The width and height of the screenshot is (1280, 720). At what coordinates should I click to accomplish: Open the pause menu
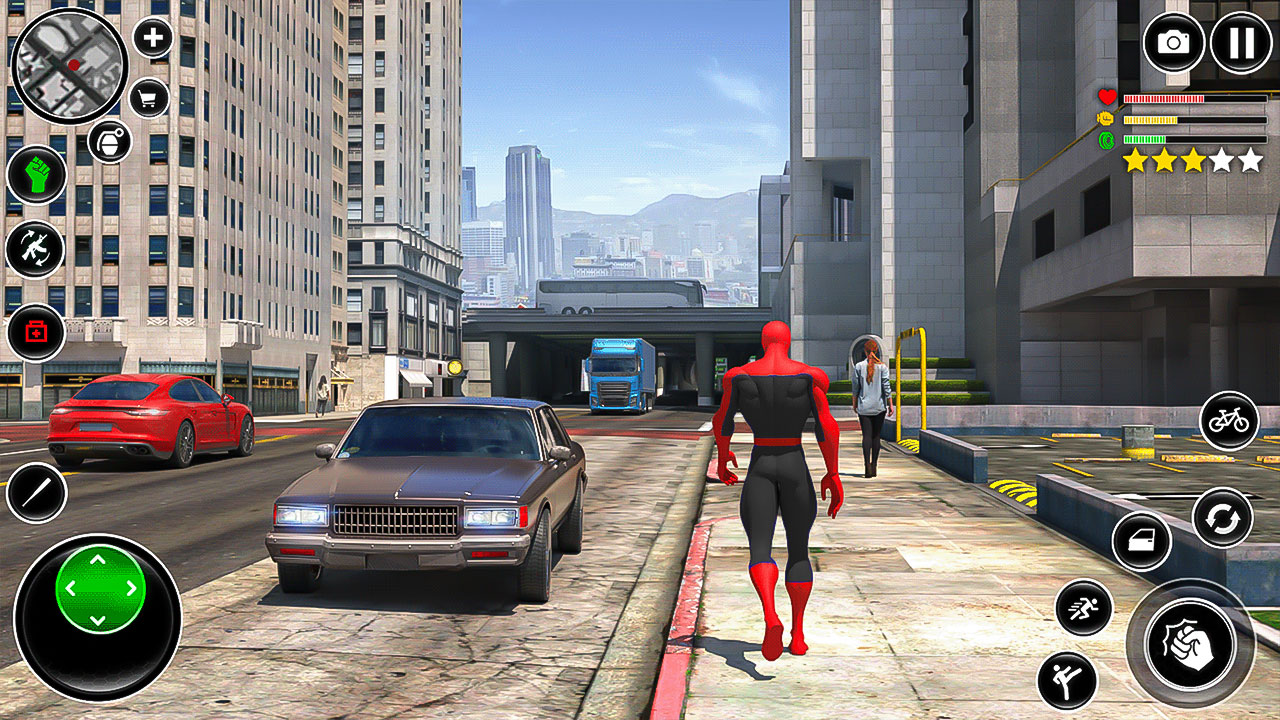[x=1240, y=42]
